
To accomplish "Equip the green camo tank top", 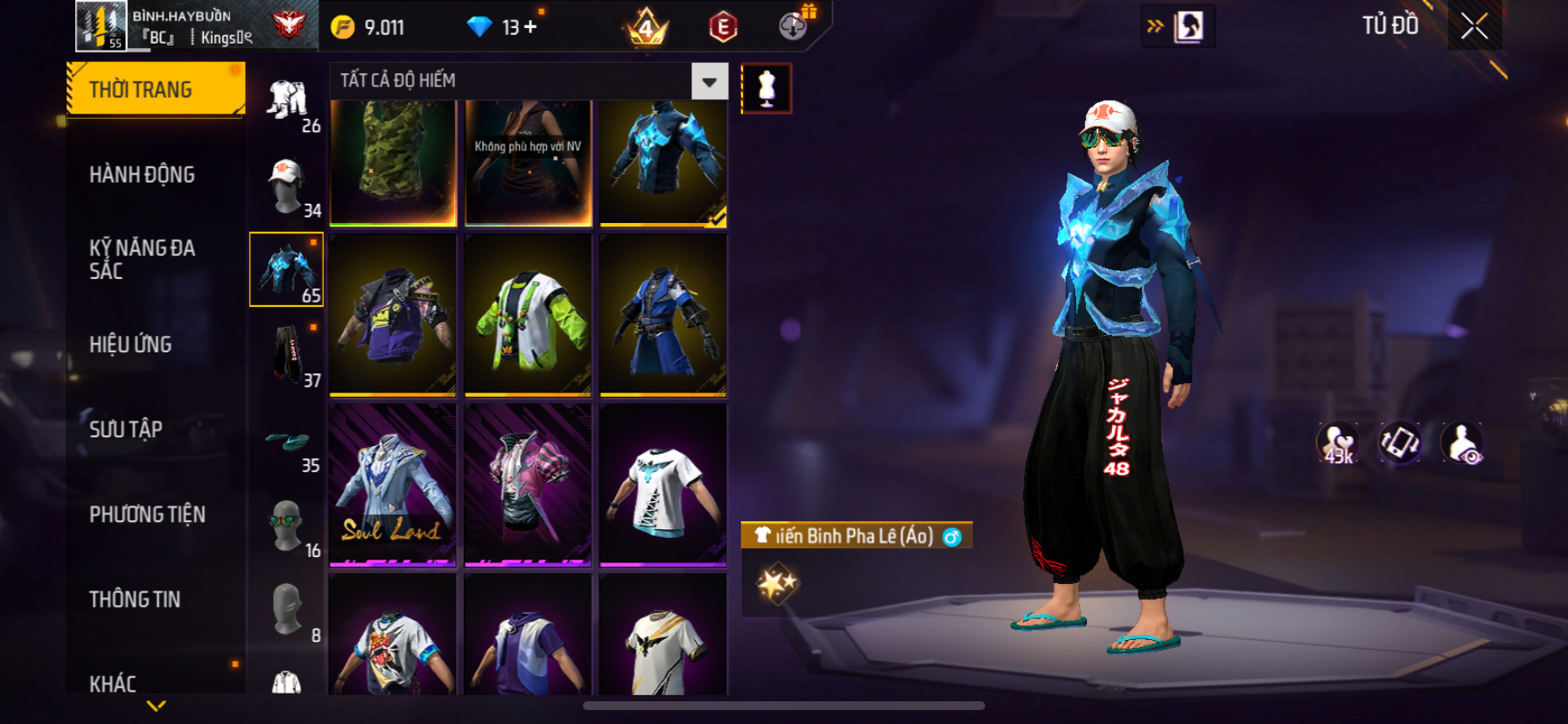I will point(393,162).
